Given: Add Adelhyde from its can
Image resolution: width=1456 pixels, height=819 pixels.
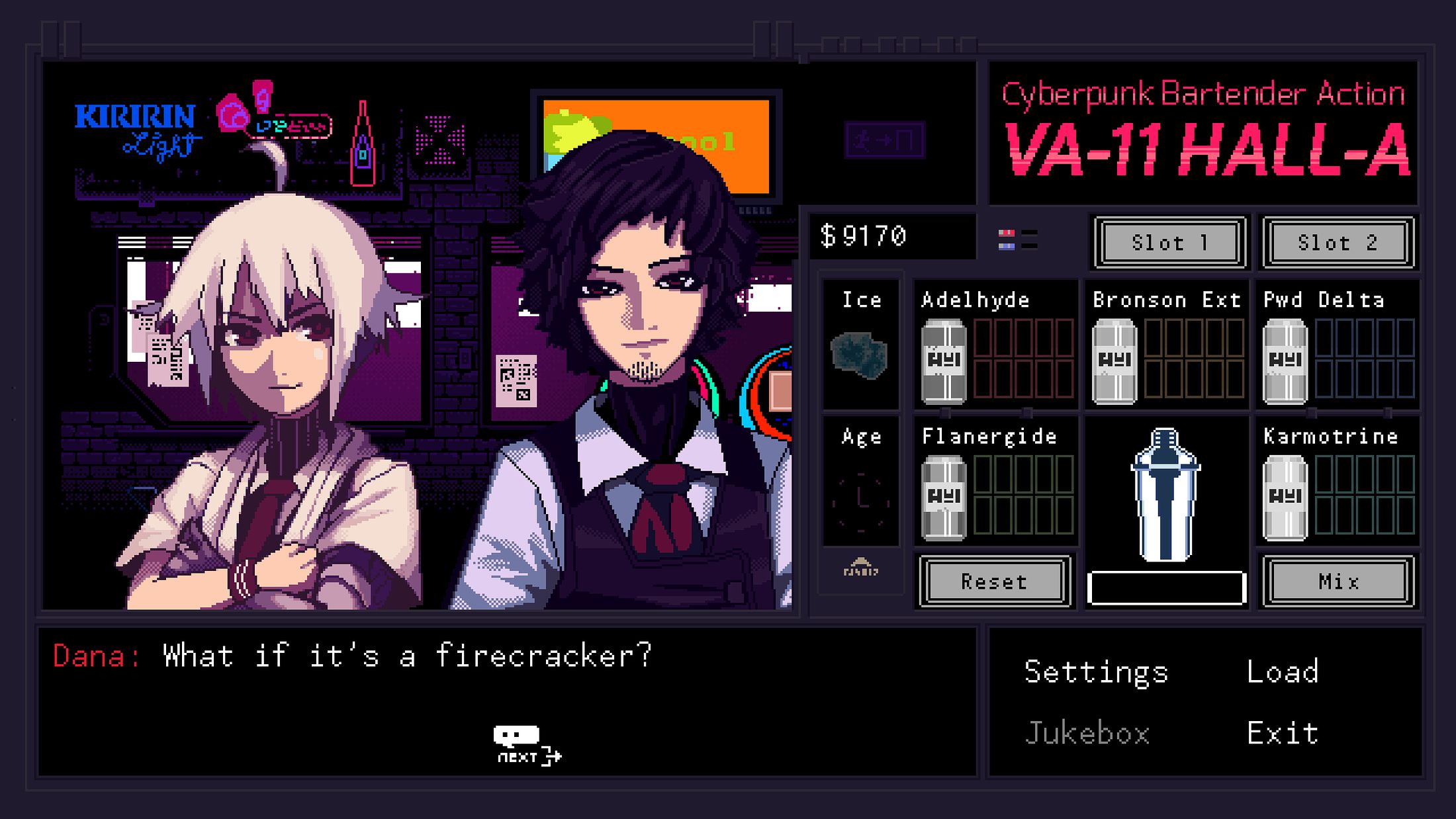Looking at the screenshot, I should coord(944,361).
